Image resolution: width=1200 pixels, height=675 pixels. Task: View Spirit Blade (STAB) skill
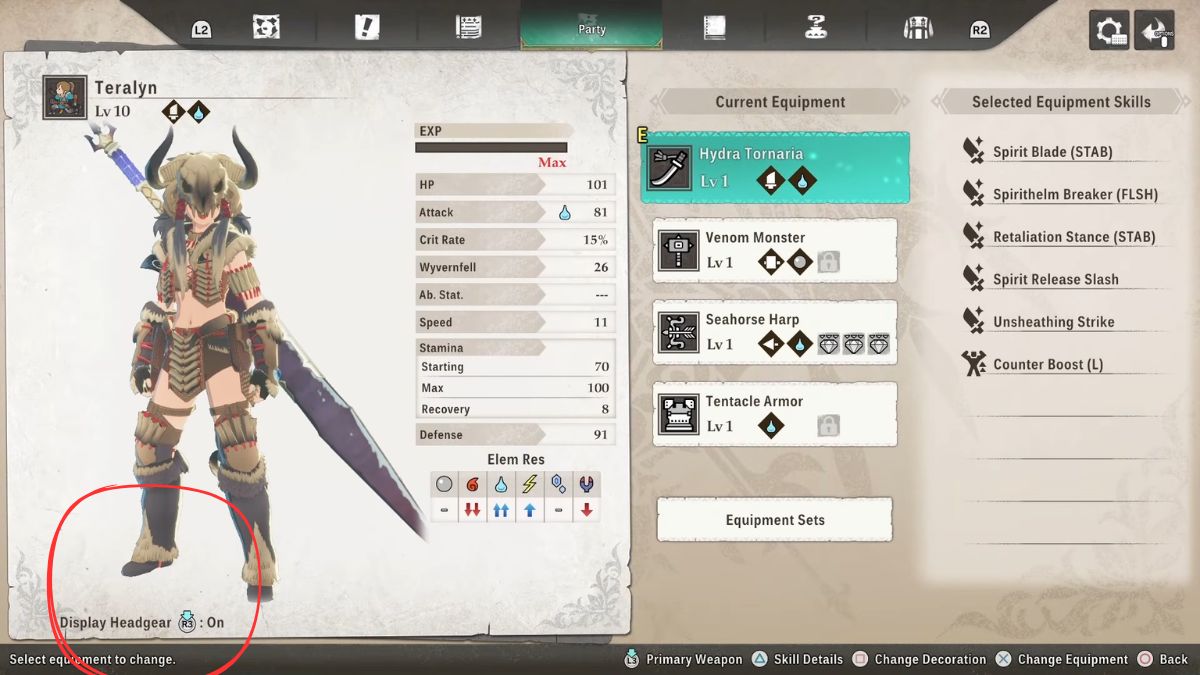[1052, 152]
